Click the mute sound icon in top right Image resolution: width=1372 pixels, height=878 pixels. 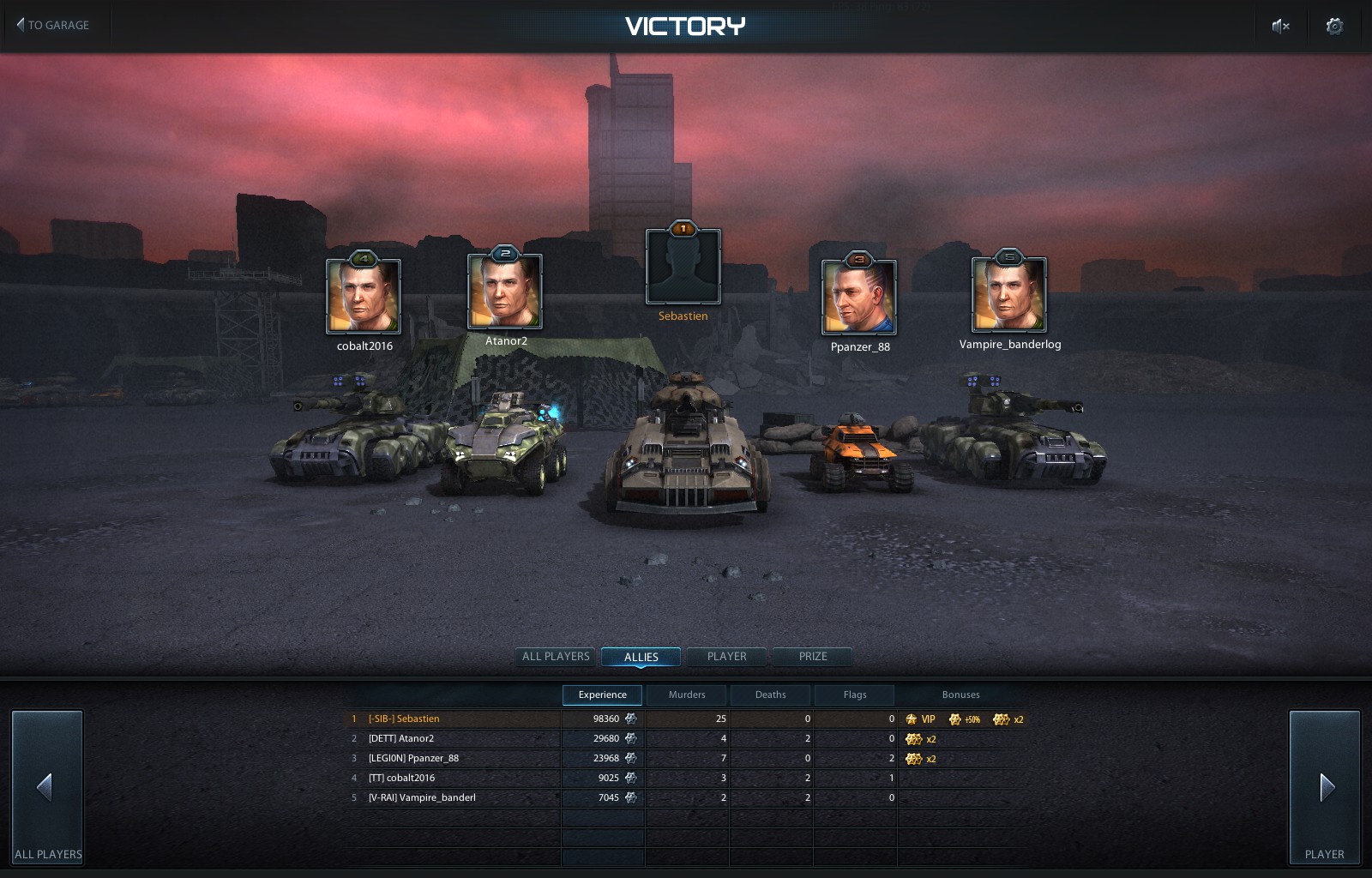pyautogui.click(x=1279, y=26)
